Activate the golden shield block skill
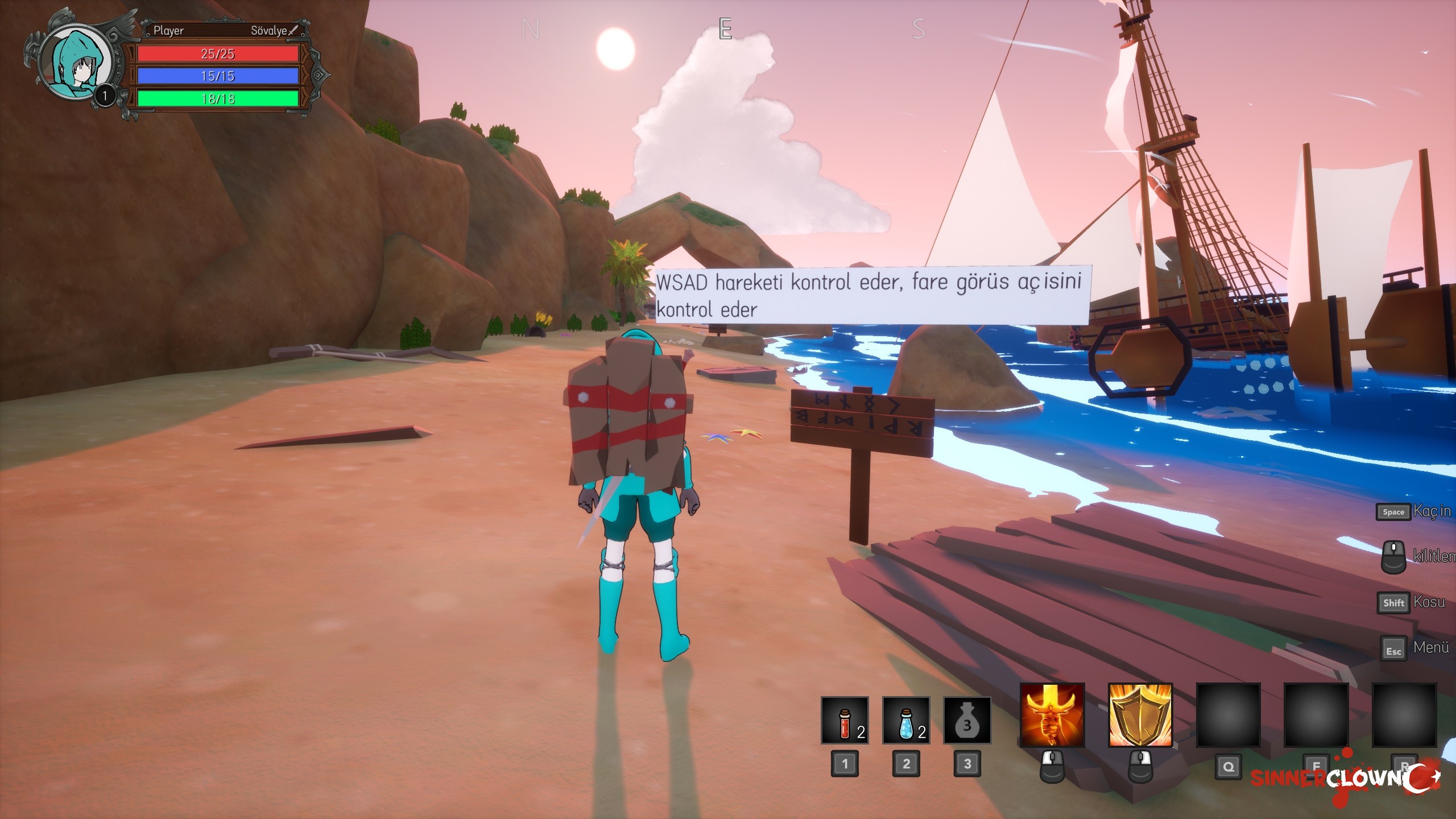Image resolution: width=1456 pixels, height=819 pixels. (x=1140, y=715)
